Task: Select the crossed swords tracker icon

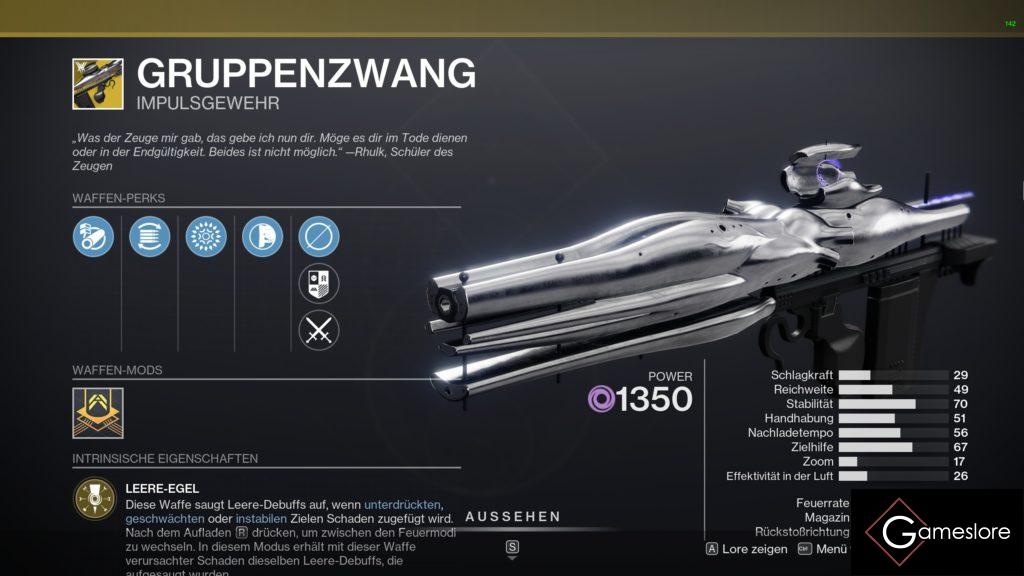Action: click(x=319, y=330)
